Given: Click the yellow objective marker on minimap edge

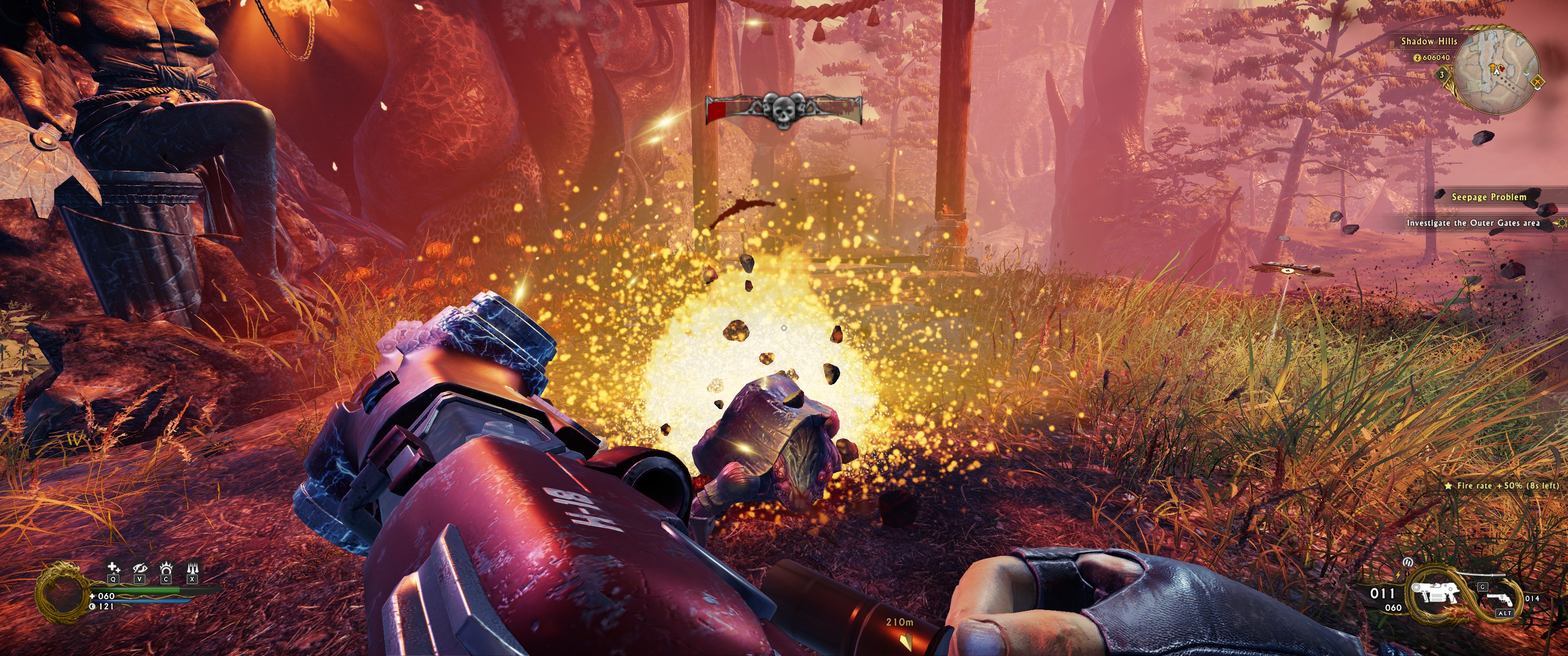Looking at the screenshot, I should coord(1538,82).
